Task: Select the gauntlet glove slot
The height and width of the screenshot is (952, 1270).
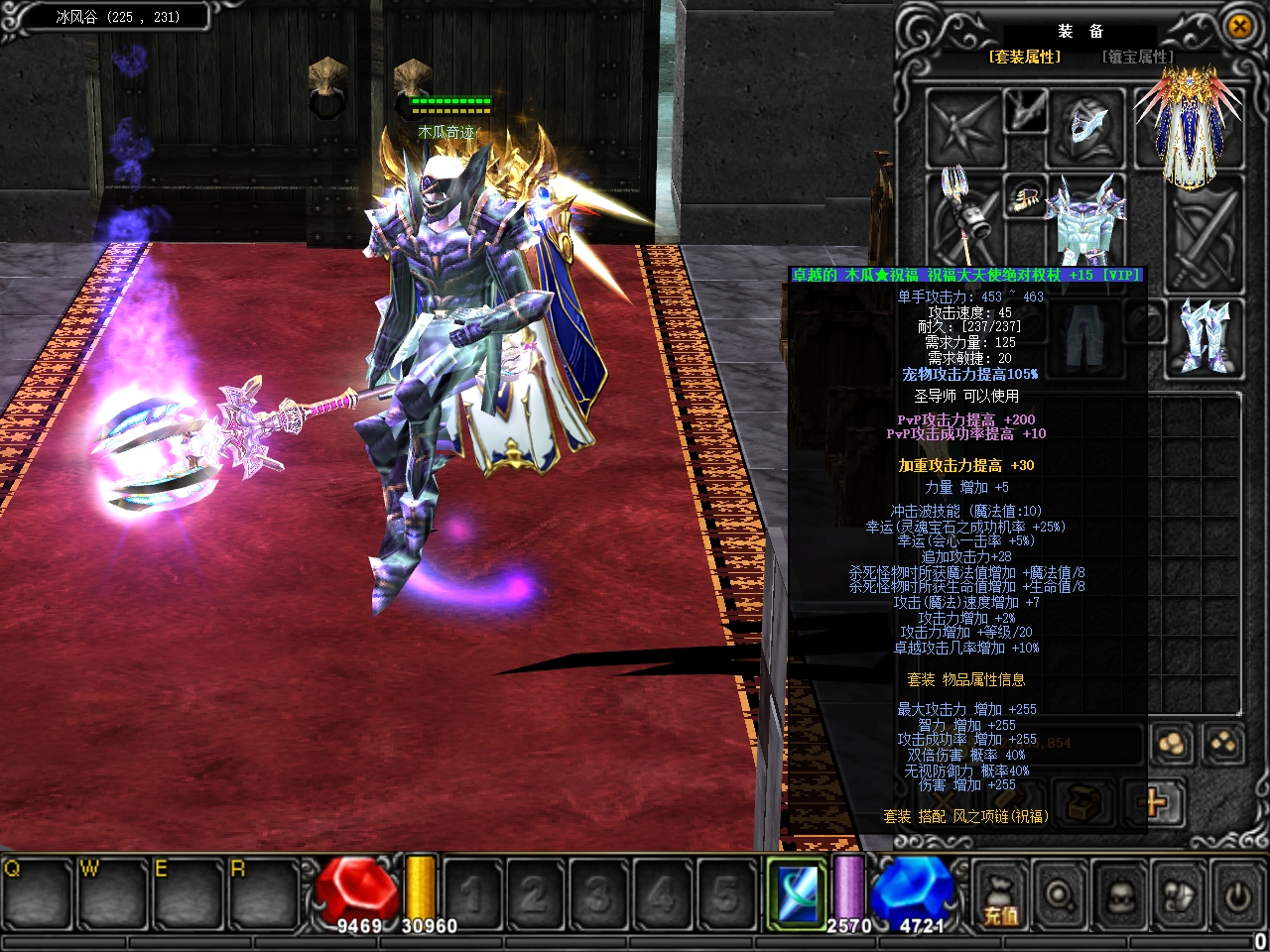Action: [x=1027, y=197]
